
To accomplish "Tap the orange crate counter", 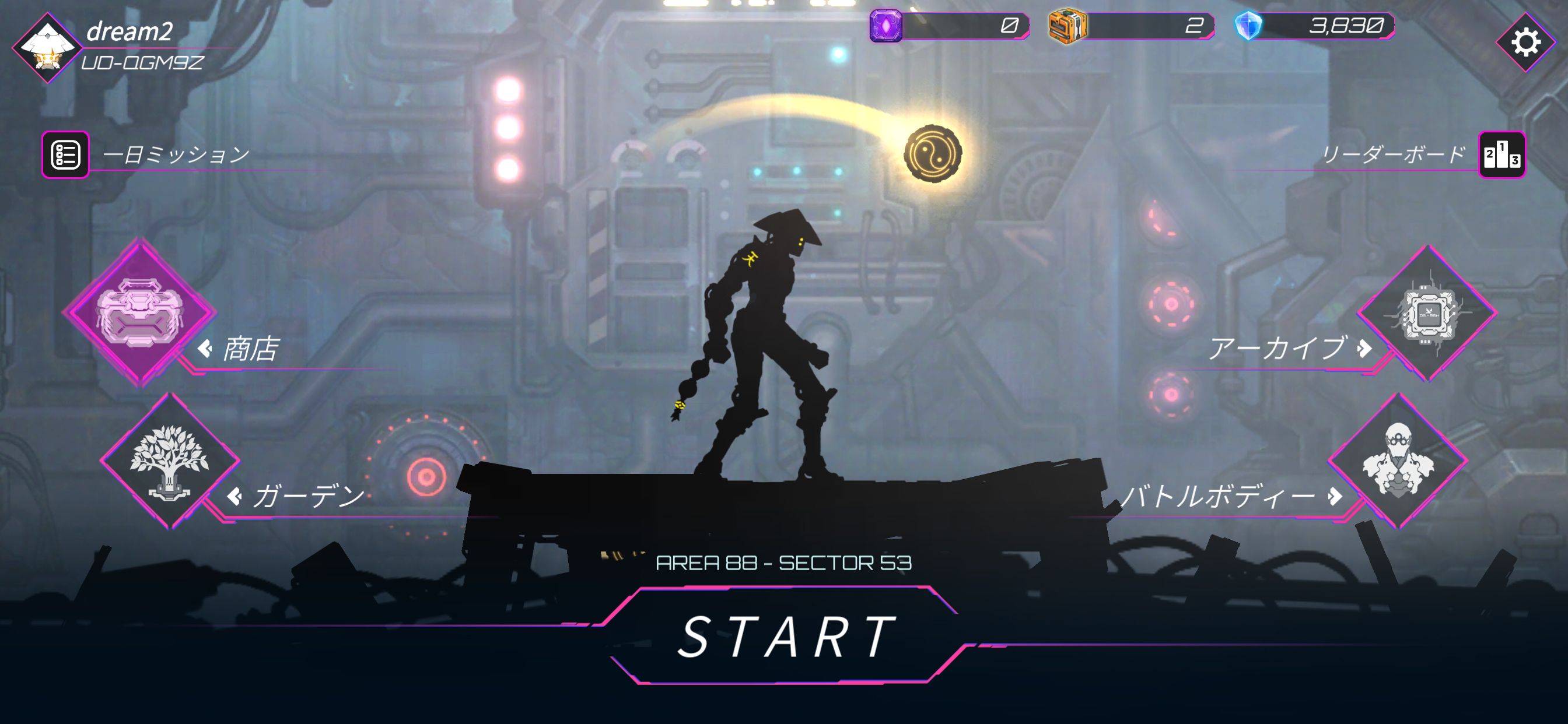I will pos(1131,26).
